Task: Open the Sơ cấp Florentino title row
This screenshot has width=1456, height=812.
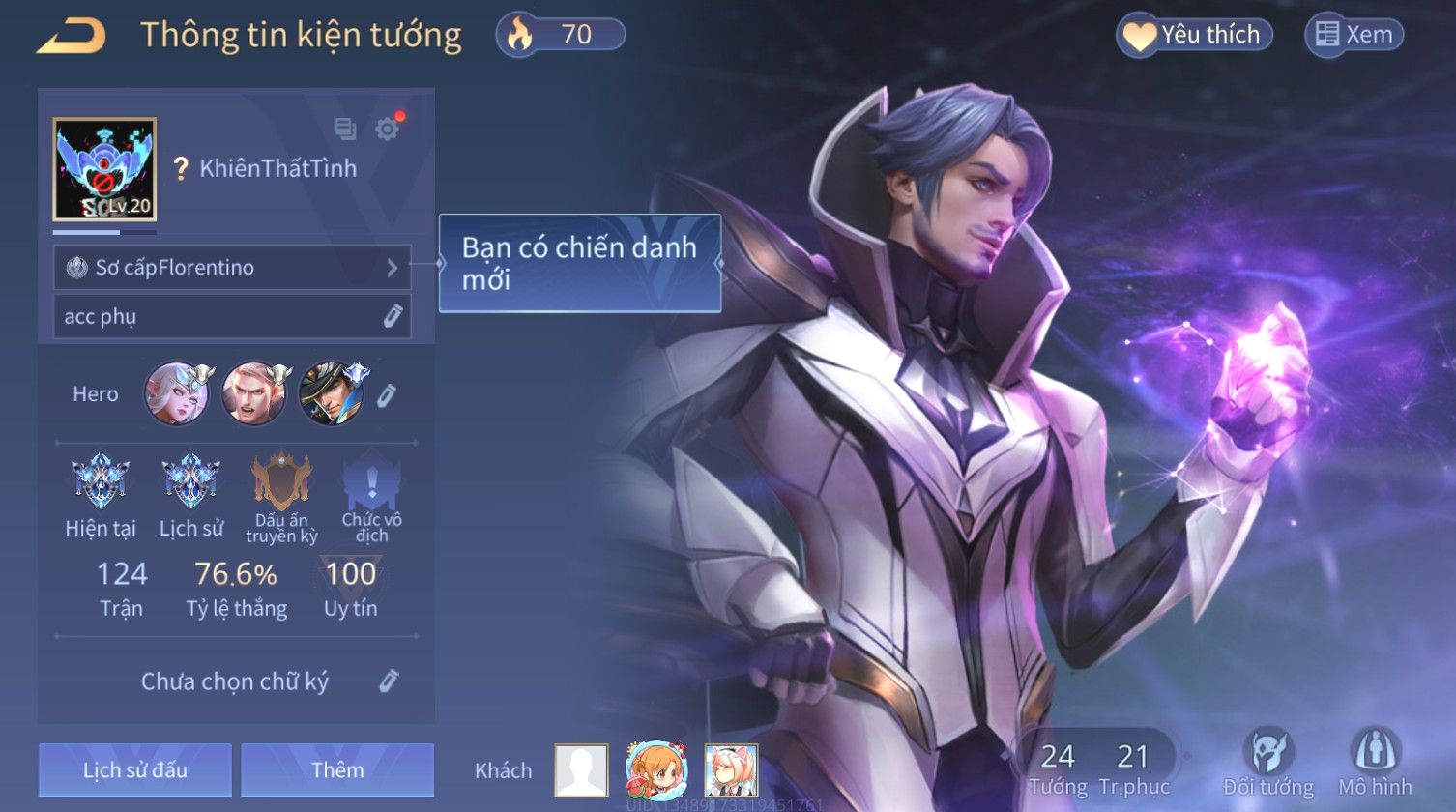Action: [232, 268]
